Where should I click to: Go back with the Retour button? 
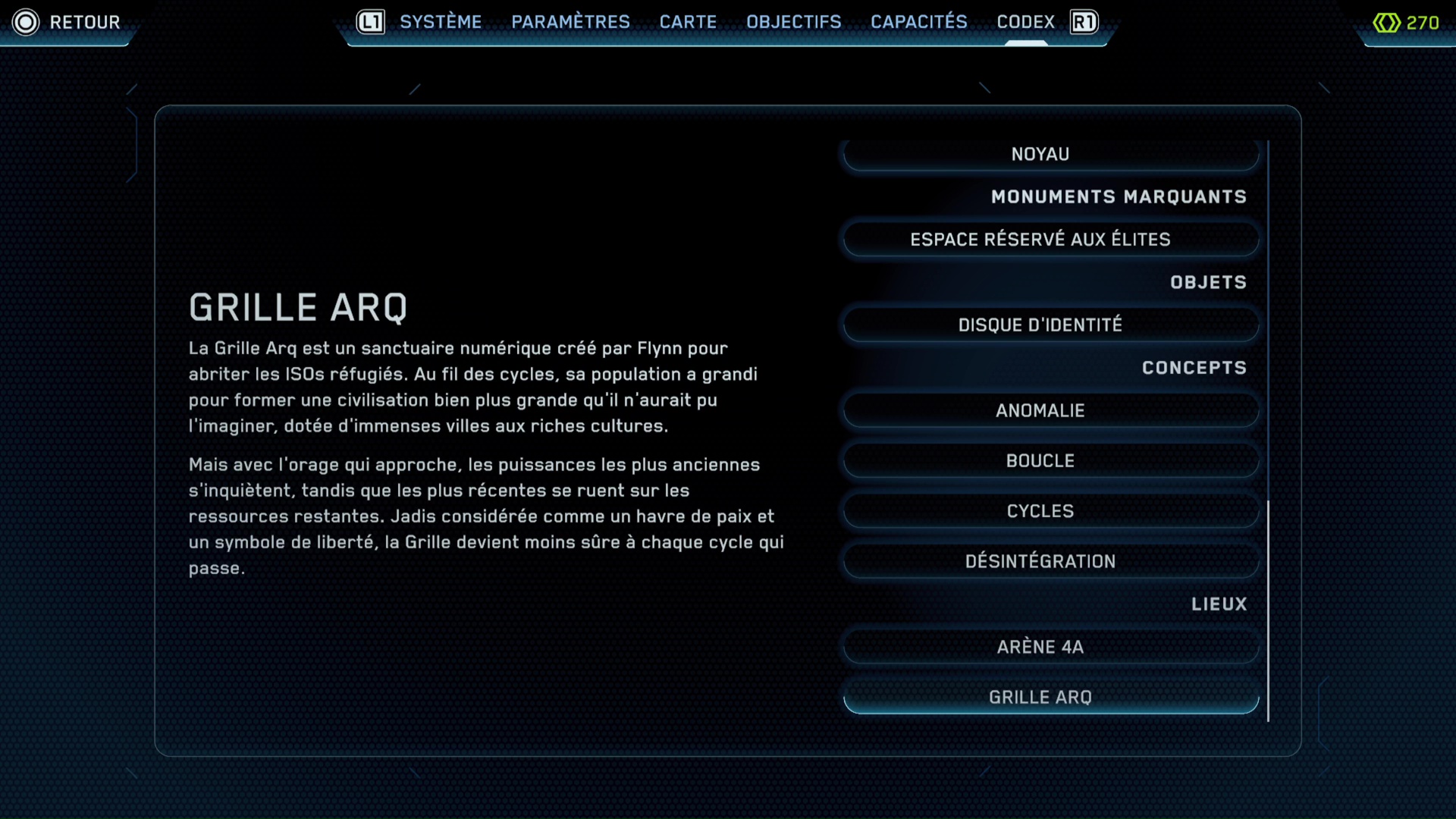[67, 22]
